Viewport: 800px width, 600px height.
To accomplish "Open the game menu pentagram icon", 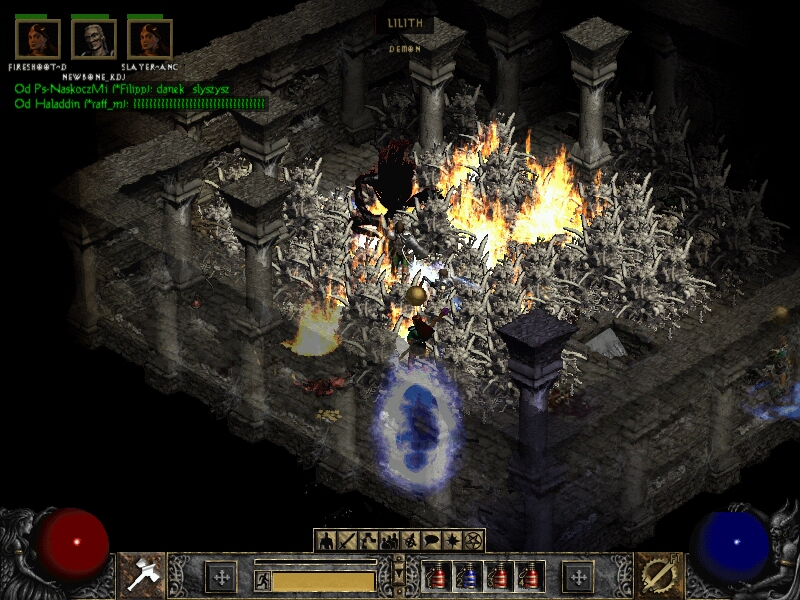I will (474, 541).
